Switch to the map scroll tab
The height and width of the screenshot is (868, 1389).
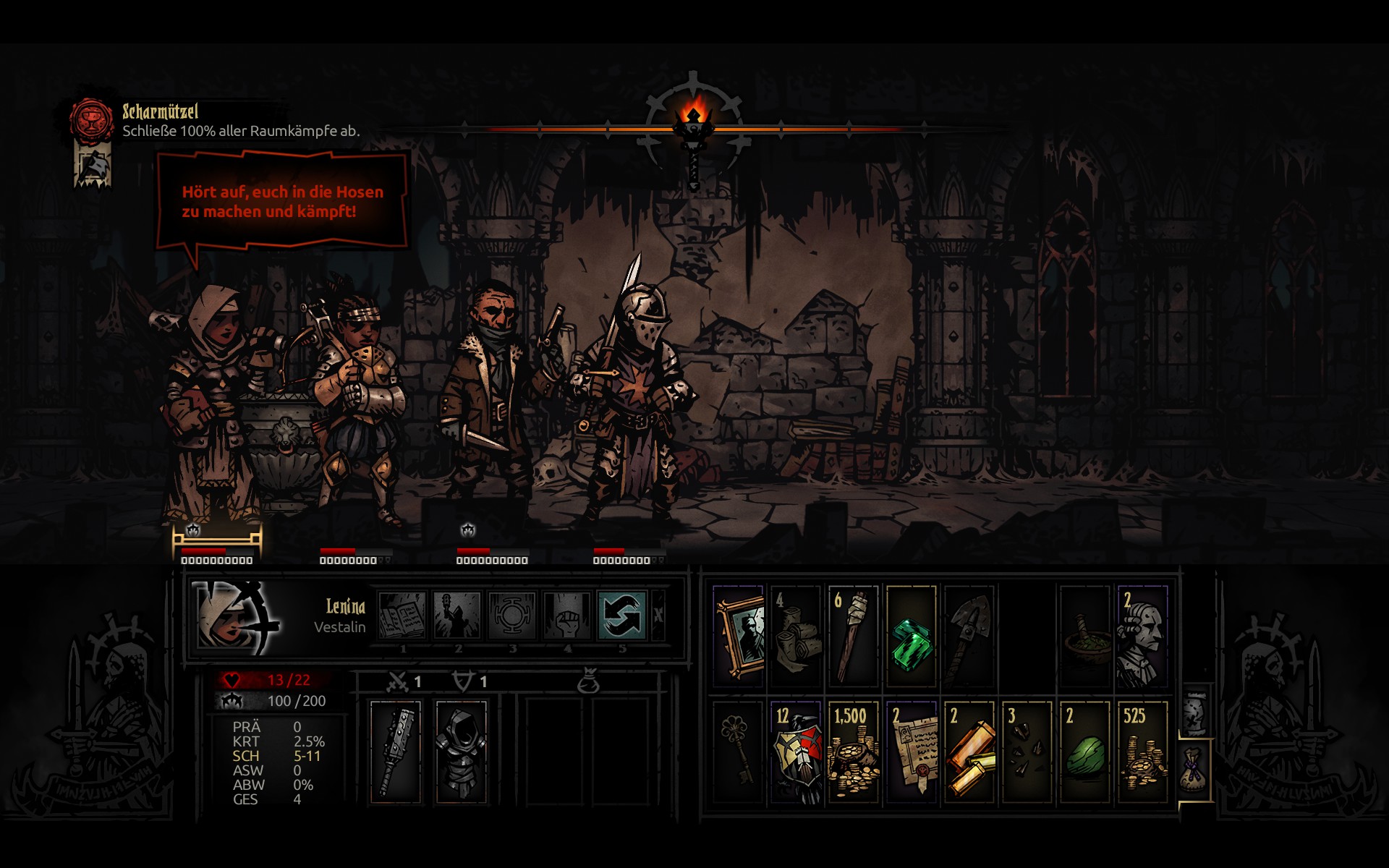coord(1195,712)
